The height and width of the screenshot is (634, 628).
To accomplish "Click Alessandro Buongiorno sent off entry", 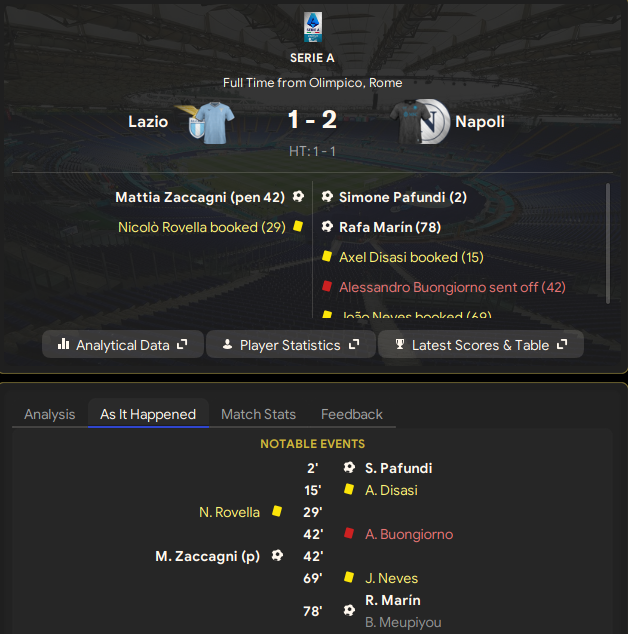I will [x=452, y=287].
